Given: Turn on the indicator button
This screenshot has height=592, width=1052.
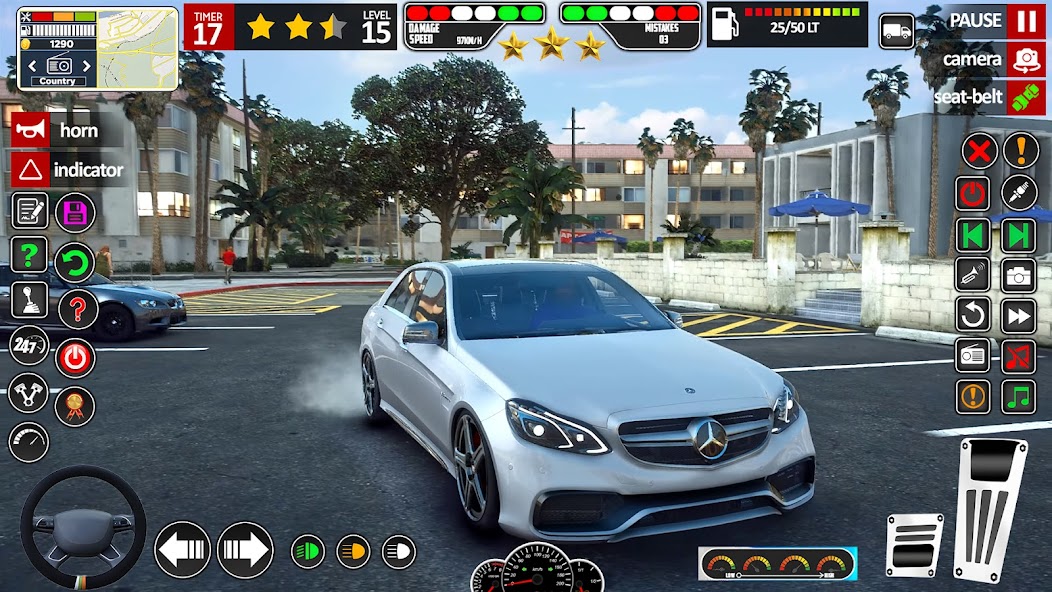Looking at the screenshot, I should [x=31, y=169].
